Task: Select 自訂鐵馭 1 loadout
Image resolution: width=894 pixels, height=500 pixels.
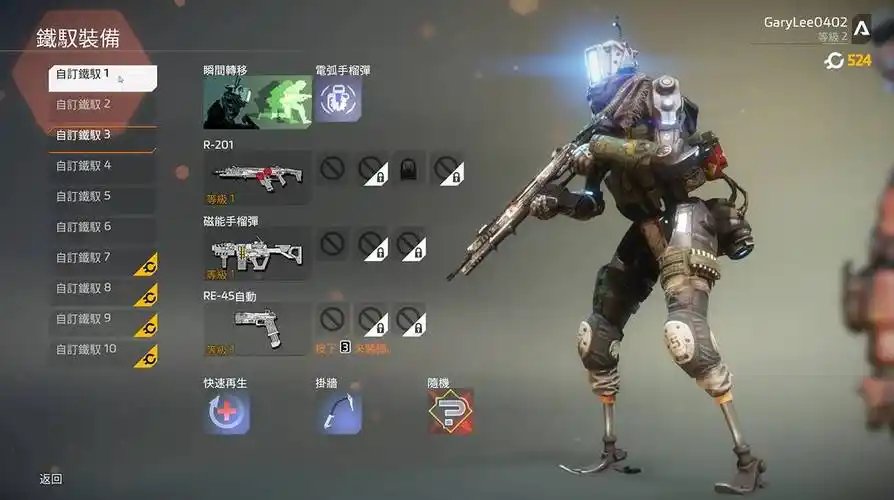Action: pyautogui.click(x=102, y=76)
